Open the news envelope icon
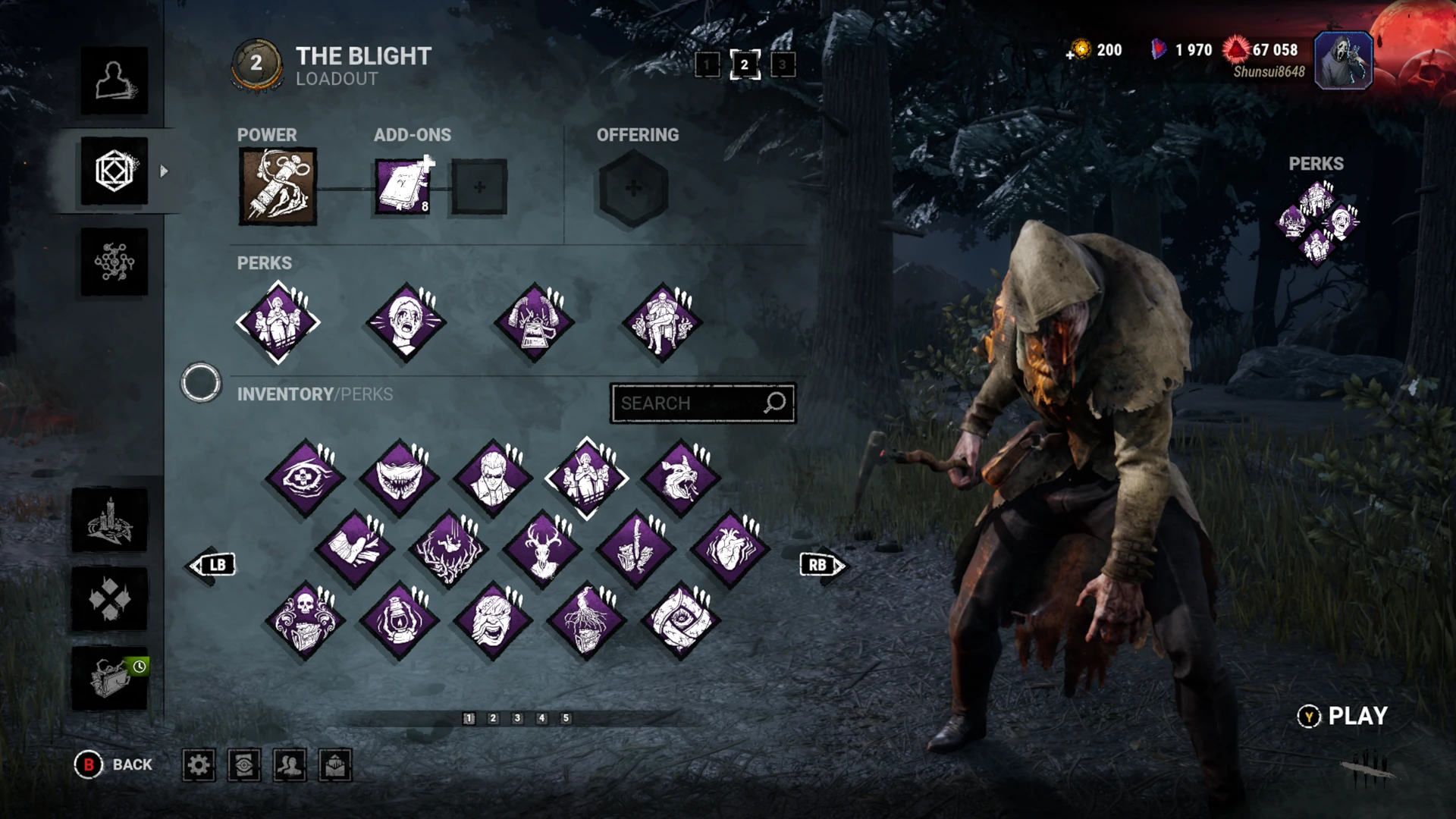This screenshot has width=1456, height=819. pos(334,766)
